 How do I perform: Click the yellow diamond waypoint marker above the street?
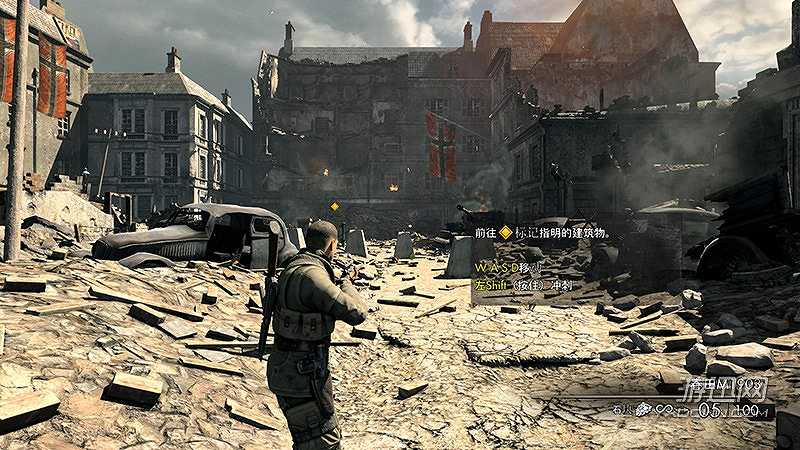334,206
